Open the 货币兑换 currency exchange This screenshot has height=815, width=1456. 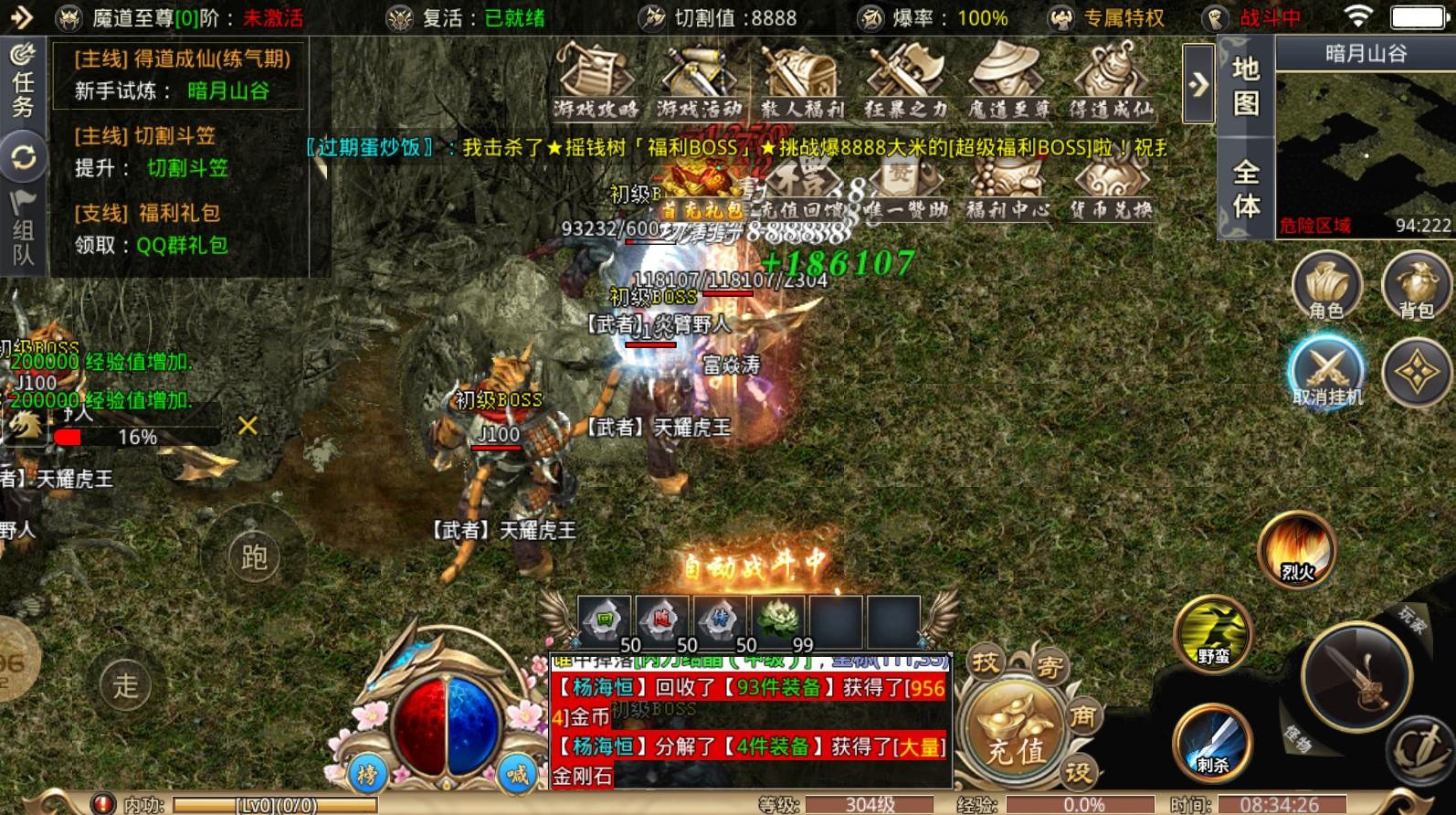[1111, 190]
